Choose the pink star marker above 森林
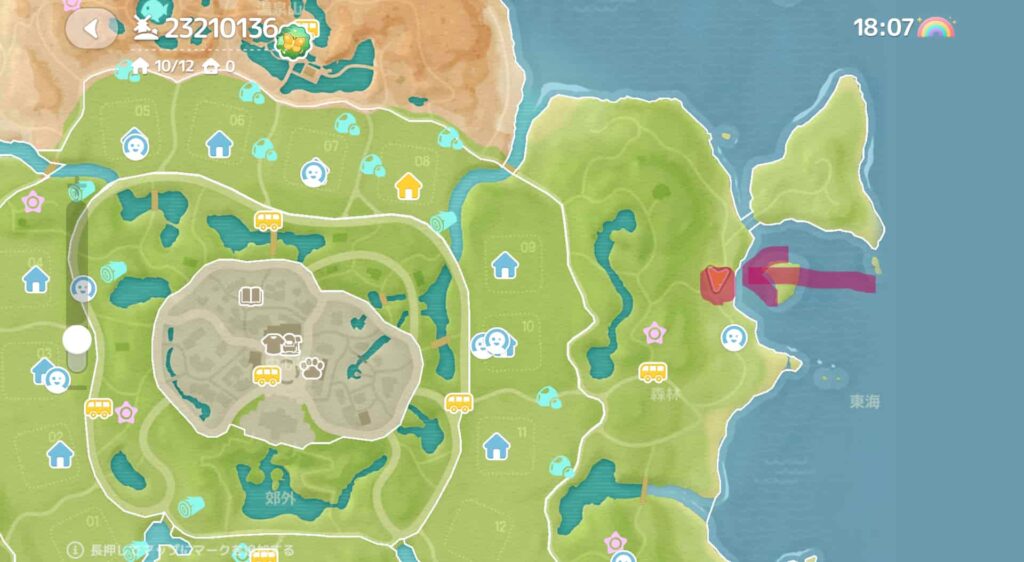Viewport: 1024px width, 562px height. tap(654, 332)
